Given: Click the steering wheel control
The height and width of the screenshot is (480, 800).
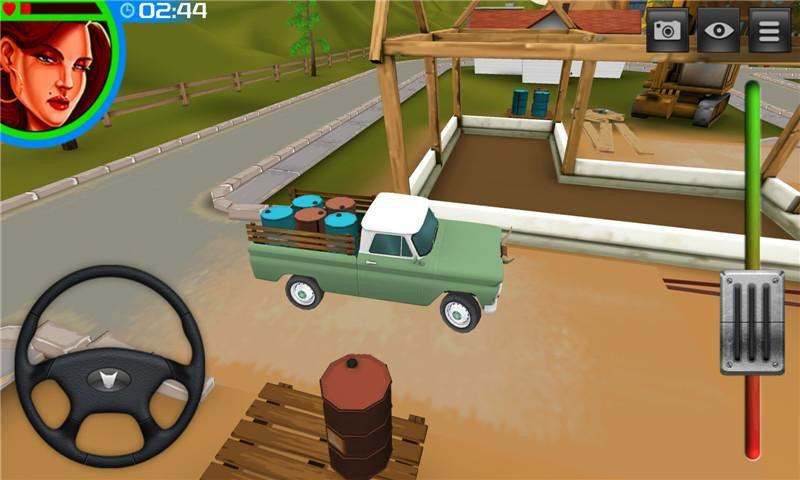Looking at the screenshot, I should point(110,365).
